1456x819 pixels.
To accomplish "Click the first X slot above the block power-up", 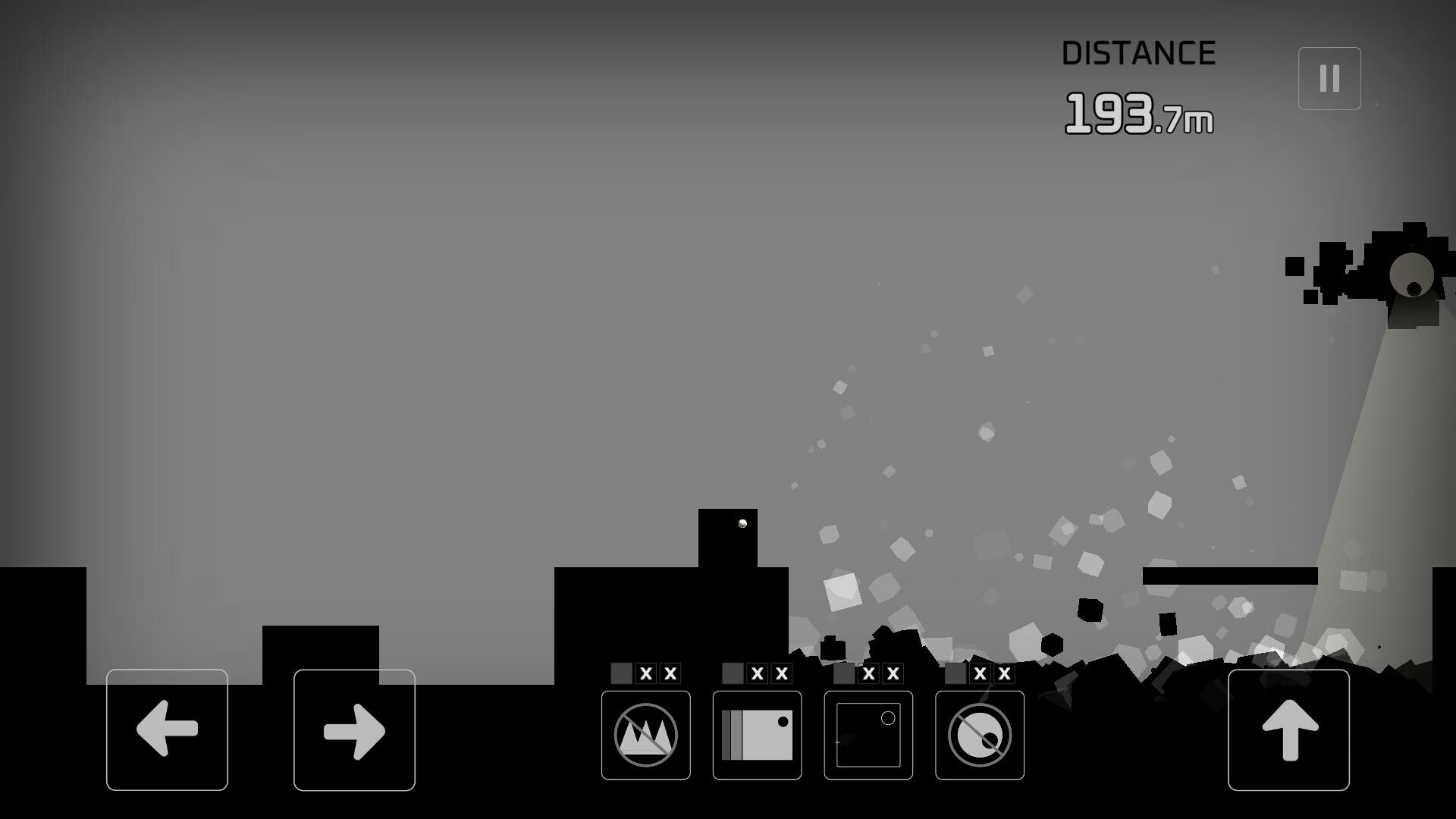I will click(755, 673).
